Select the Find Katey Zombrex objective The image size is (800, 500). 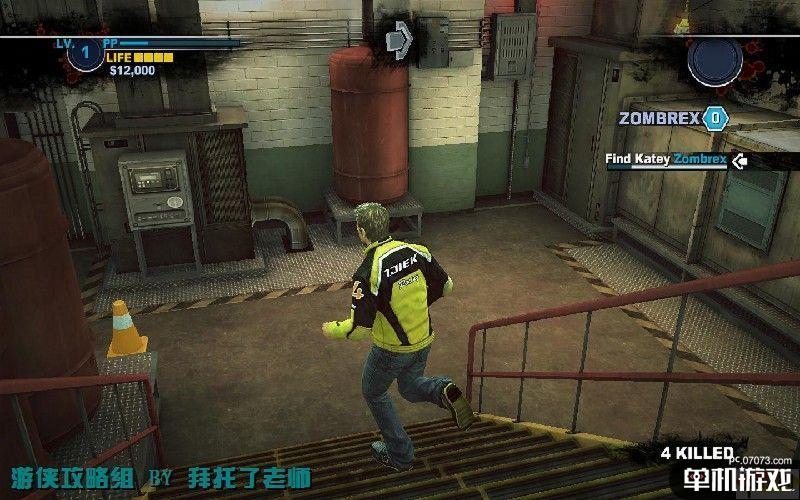tap(666, 159)
